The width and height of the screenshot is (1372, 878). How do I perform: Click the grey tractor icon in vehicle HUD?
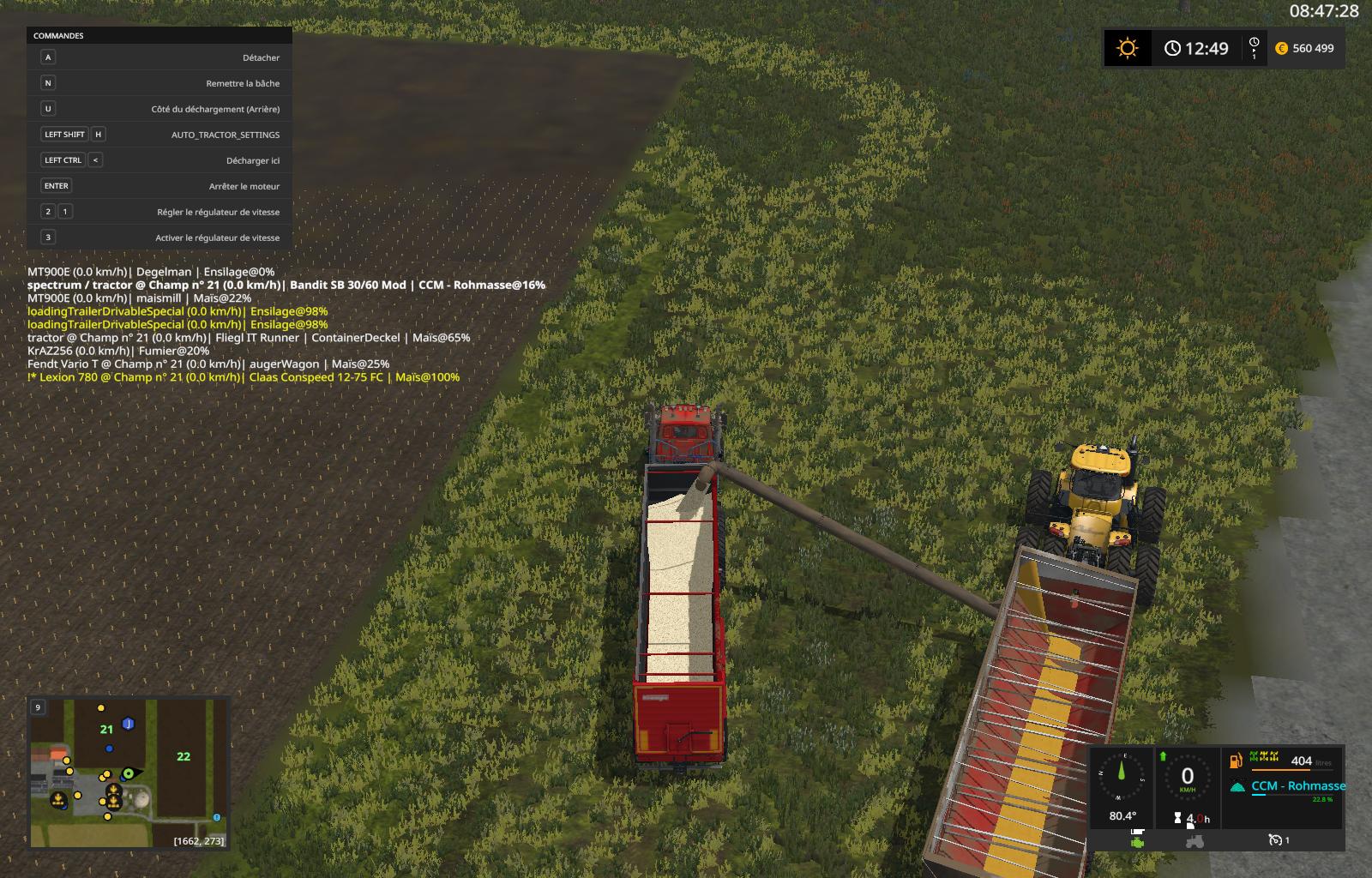(x=1194, y=841)
